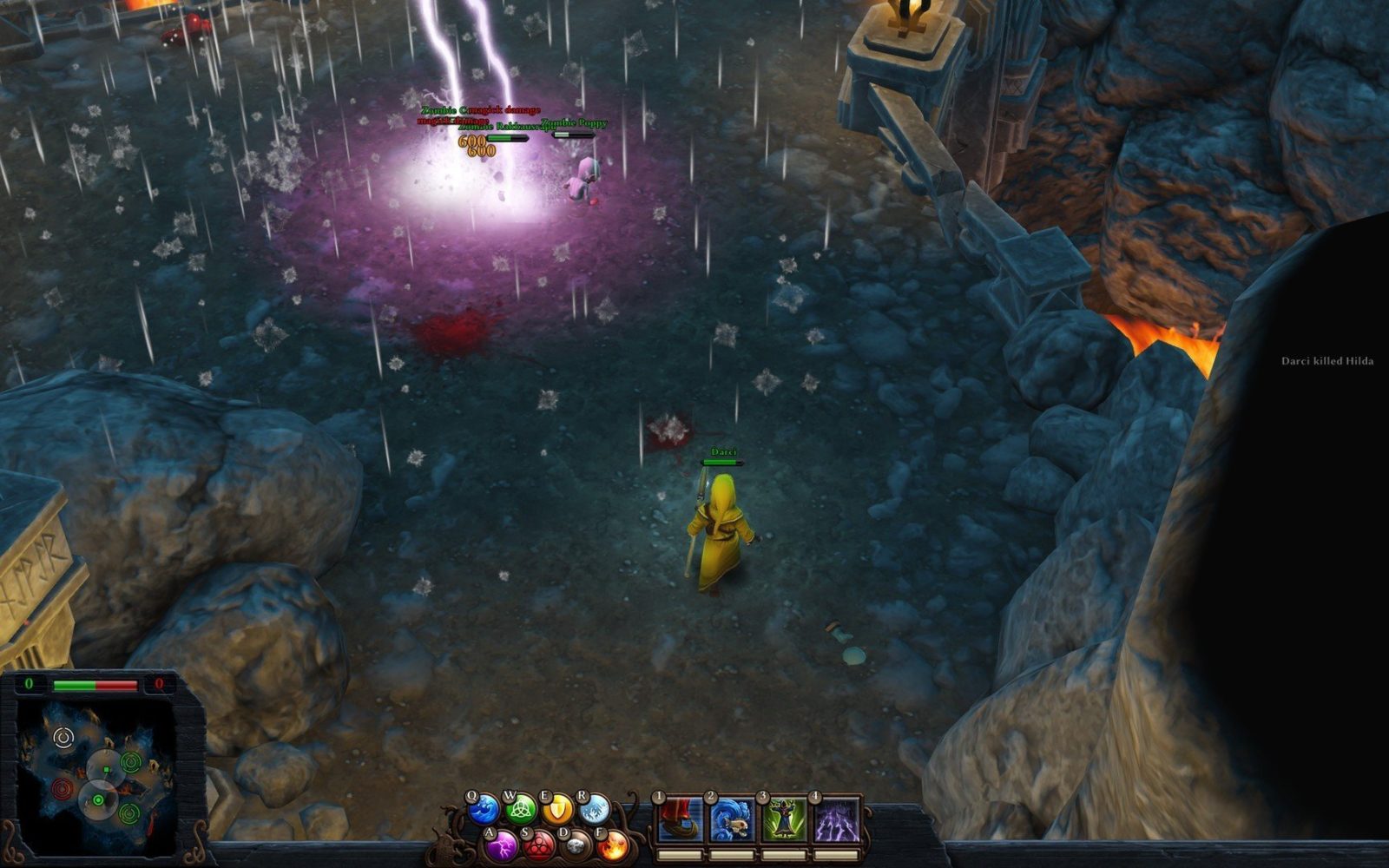Screen dimensions: 1389x868
Task: Select the brown Earth rock element orb
Action: coord(576,845)
